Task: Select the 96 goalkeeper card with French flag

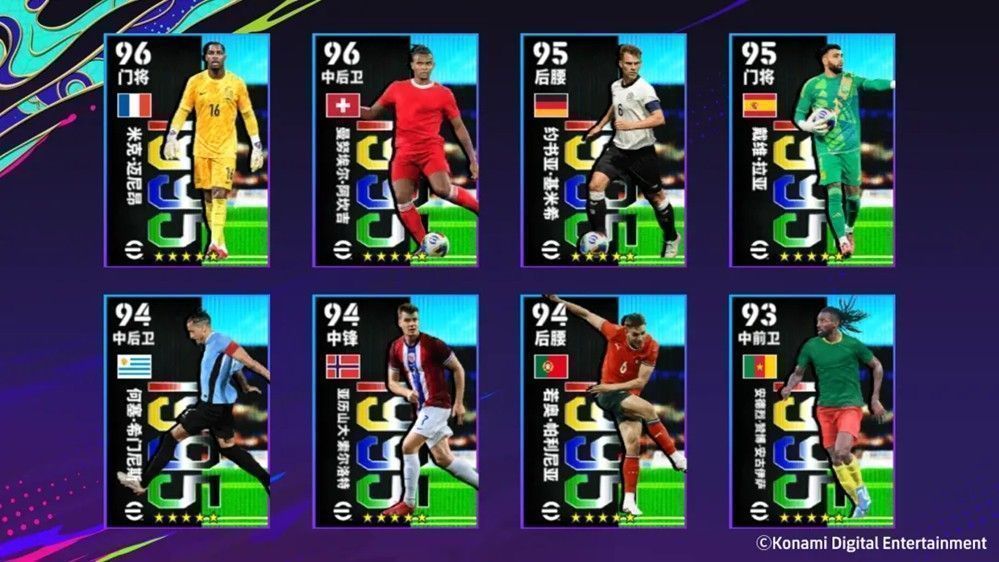Action: (x=186, y=150)
